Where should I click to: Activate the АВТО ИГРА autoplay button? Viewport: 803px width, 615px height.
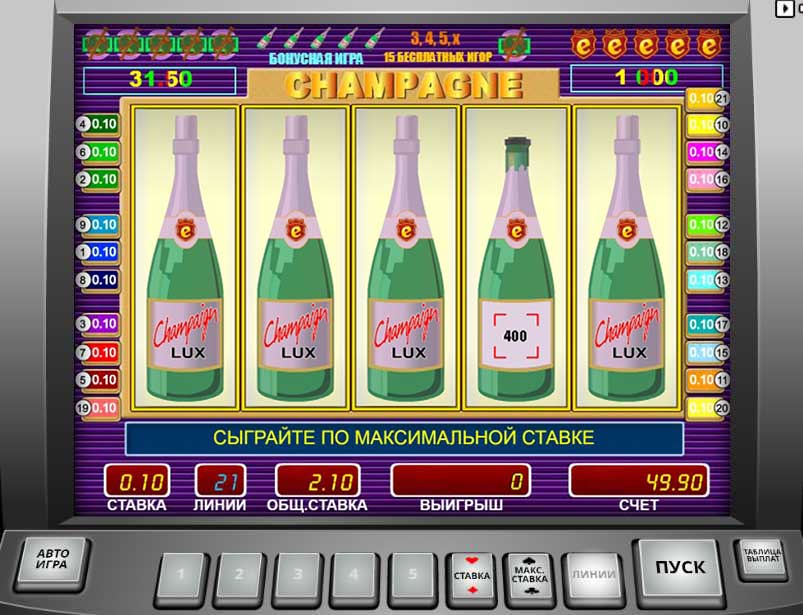(52, 563)
